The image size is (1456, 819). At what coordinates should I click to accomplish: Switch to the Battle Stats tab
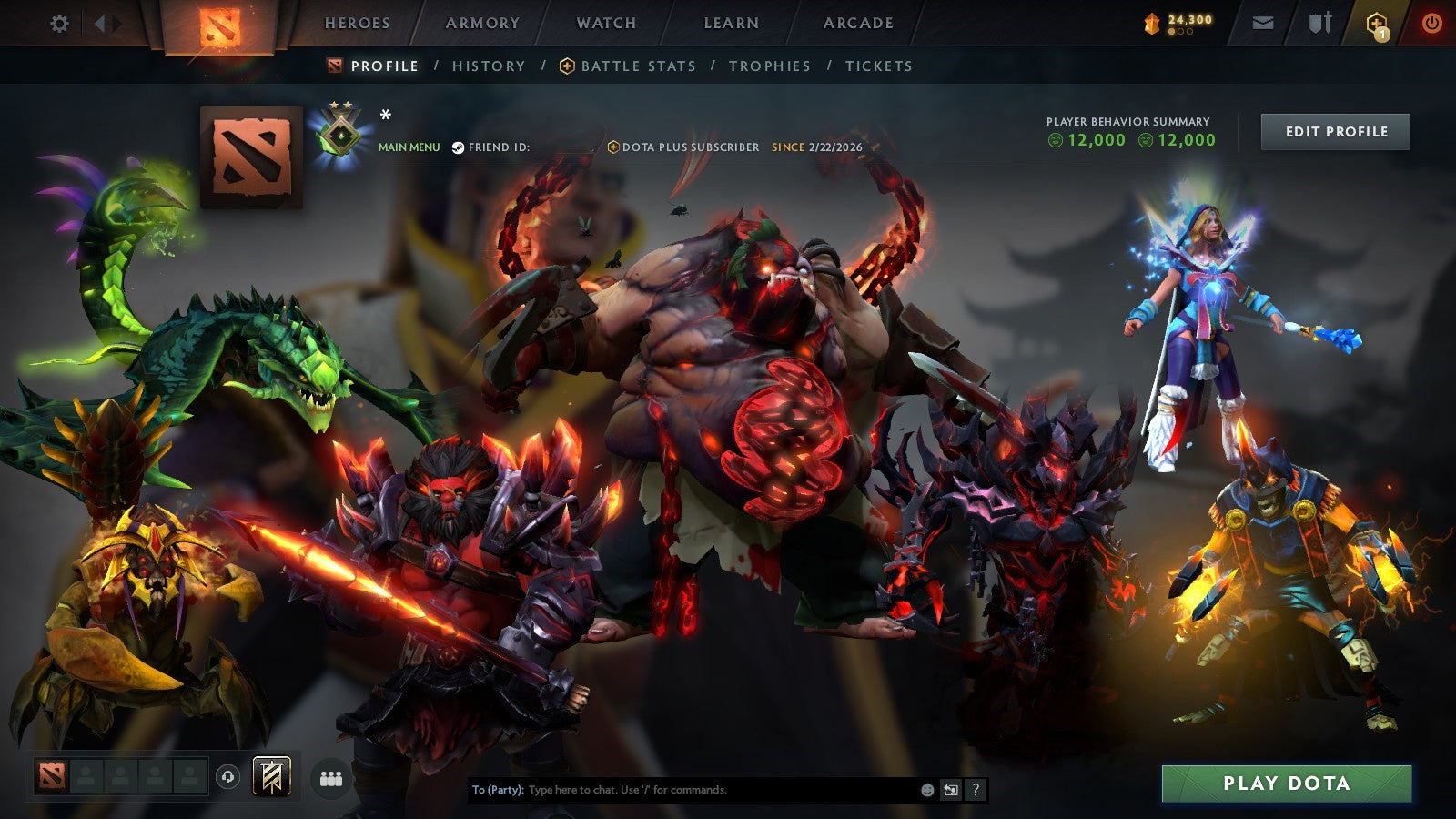pyautogui.click(x=638, y=66)
